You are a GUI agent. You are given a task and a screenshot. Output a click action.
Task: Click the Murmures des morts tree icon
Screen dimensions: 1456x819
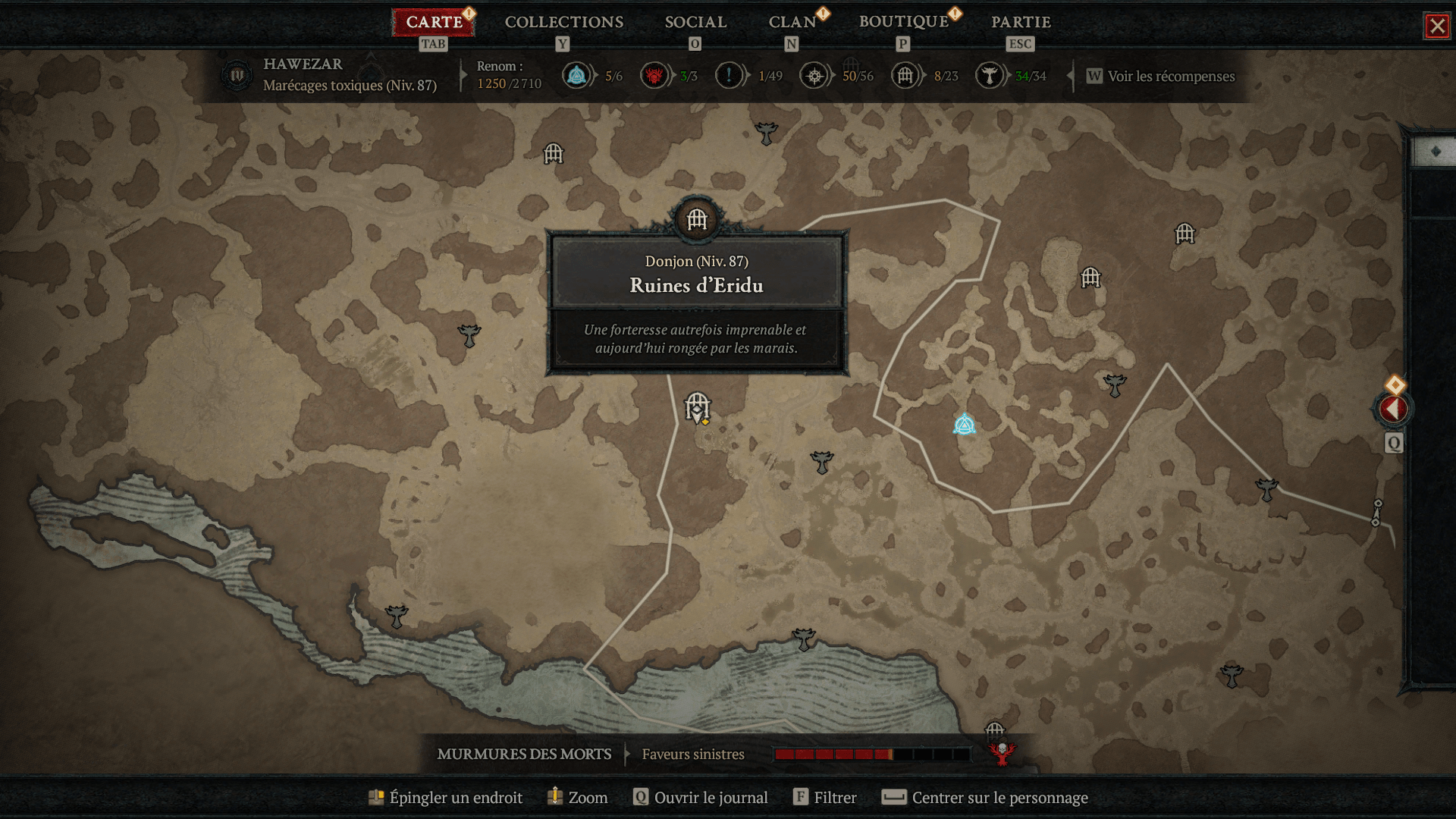(x=1002, y=753)
